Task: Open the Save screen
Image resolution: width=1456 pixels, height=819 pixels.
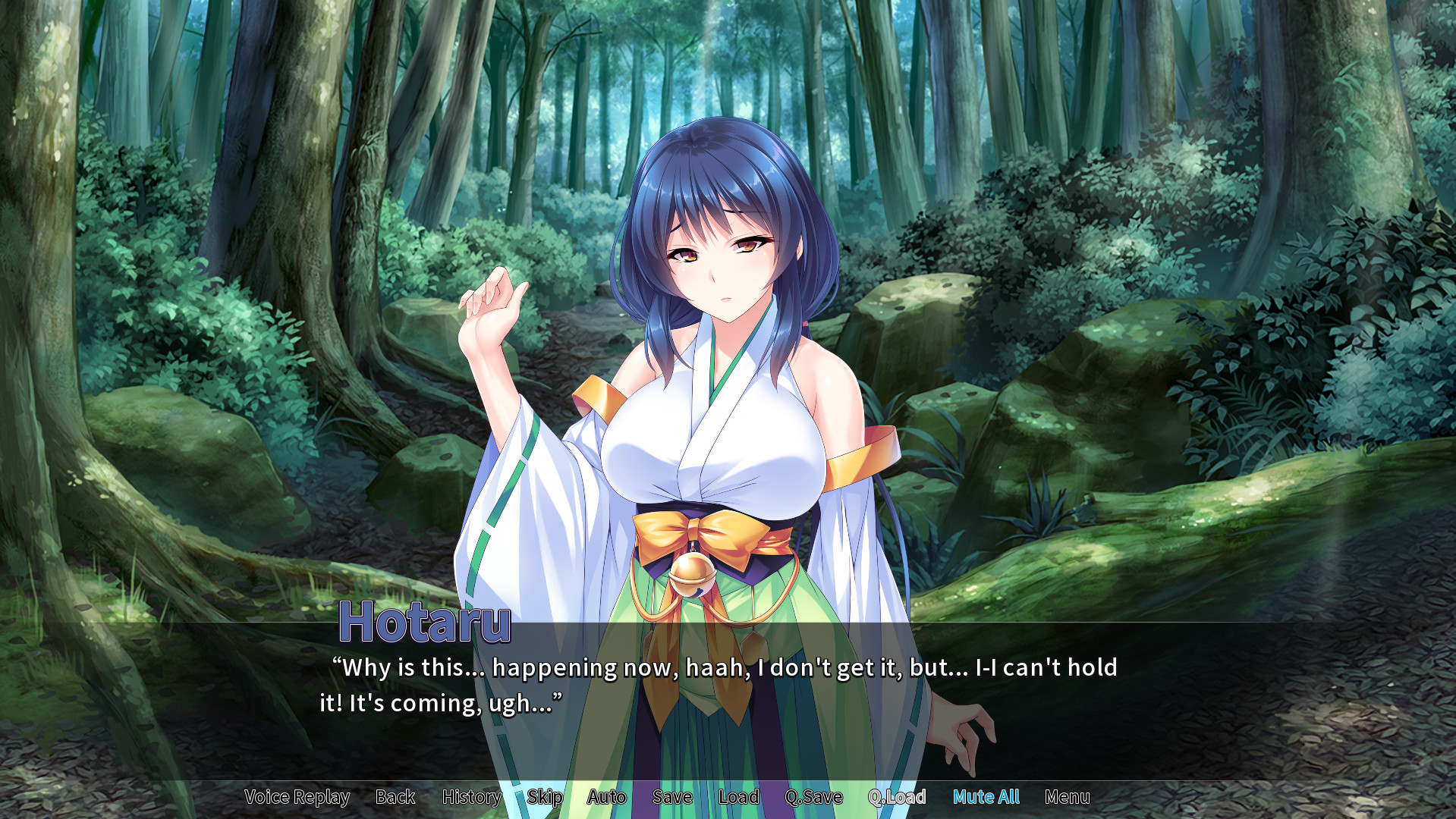Action: (671, 797)
